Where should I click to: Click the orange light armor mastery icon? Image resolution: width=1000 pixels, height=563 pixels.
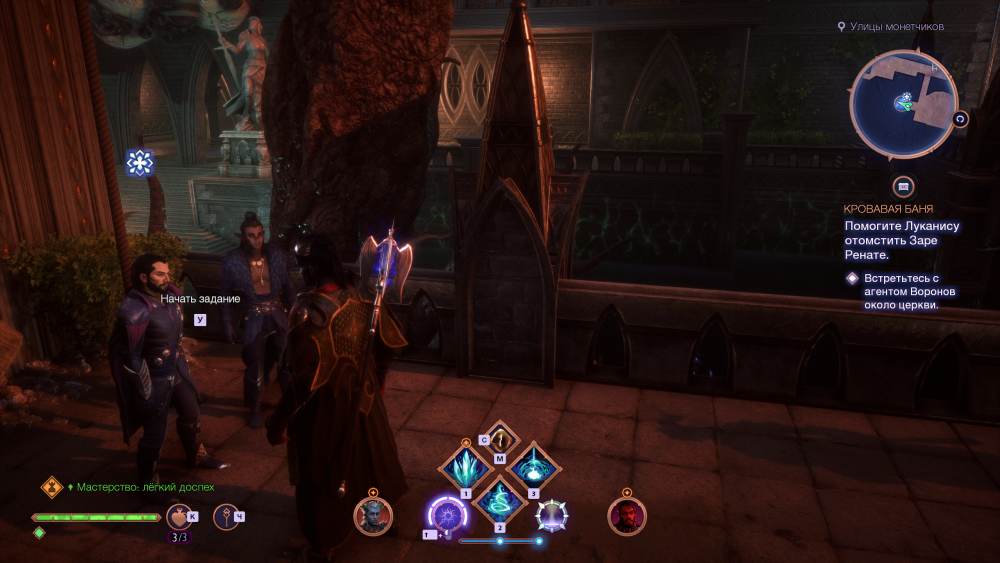tap(51, 487)
